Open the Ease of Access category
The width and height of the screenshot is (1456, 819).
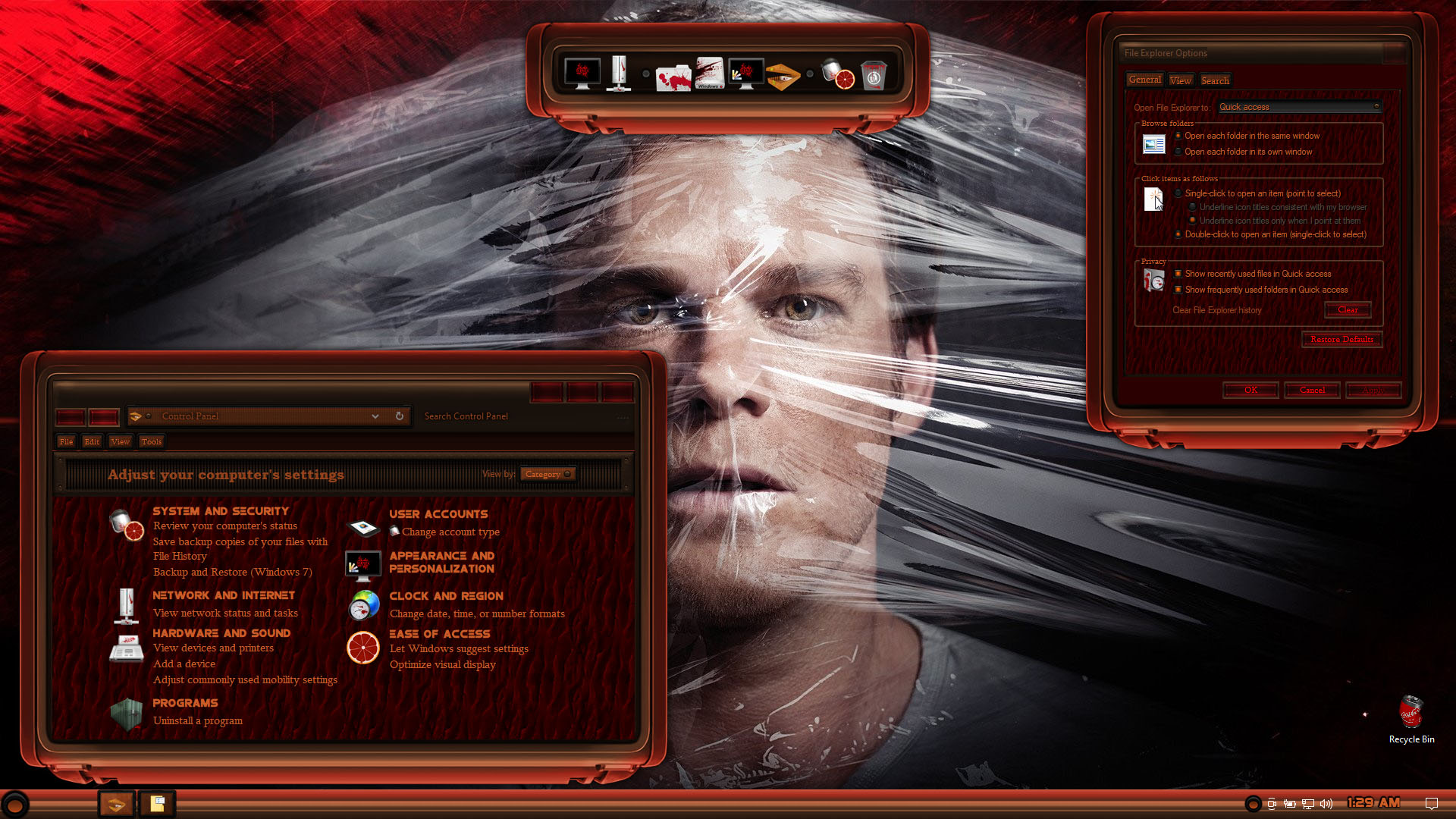point(439,634)
